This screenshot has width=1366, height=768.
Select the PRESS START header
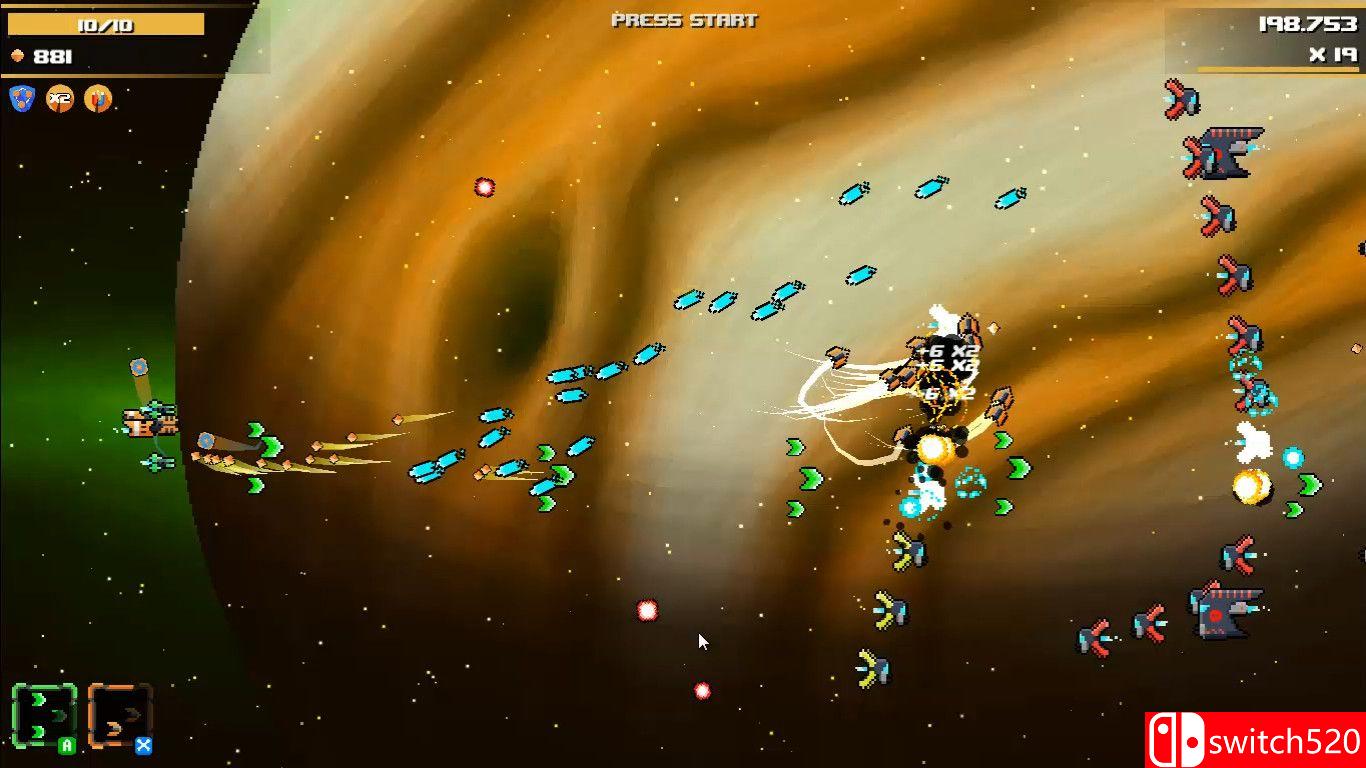coord(683,19)
